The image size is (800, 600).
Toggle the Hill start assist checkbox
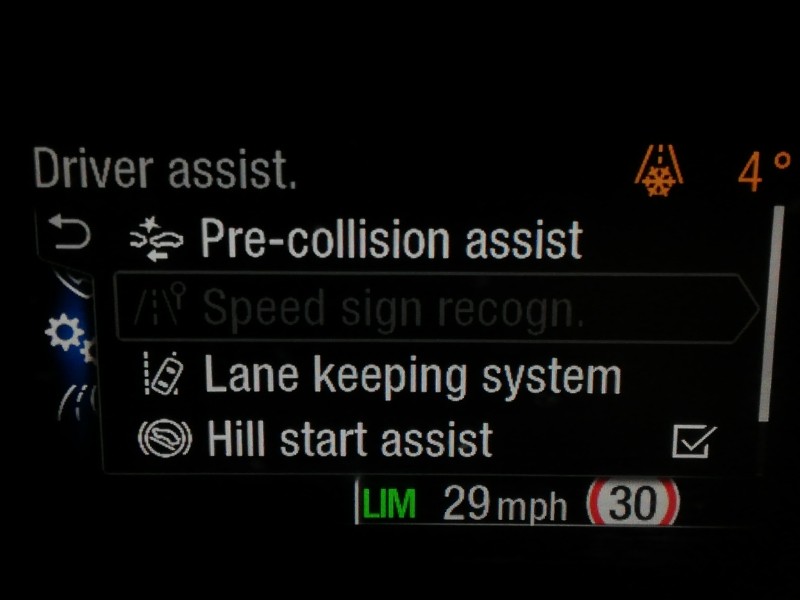coord(694,439)
